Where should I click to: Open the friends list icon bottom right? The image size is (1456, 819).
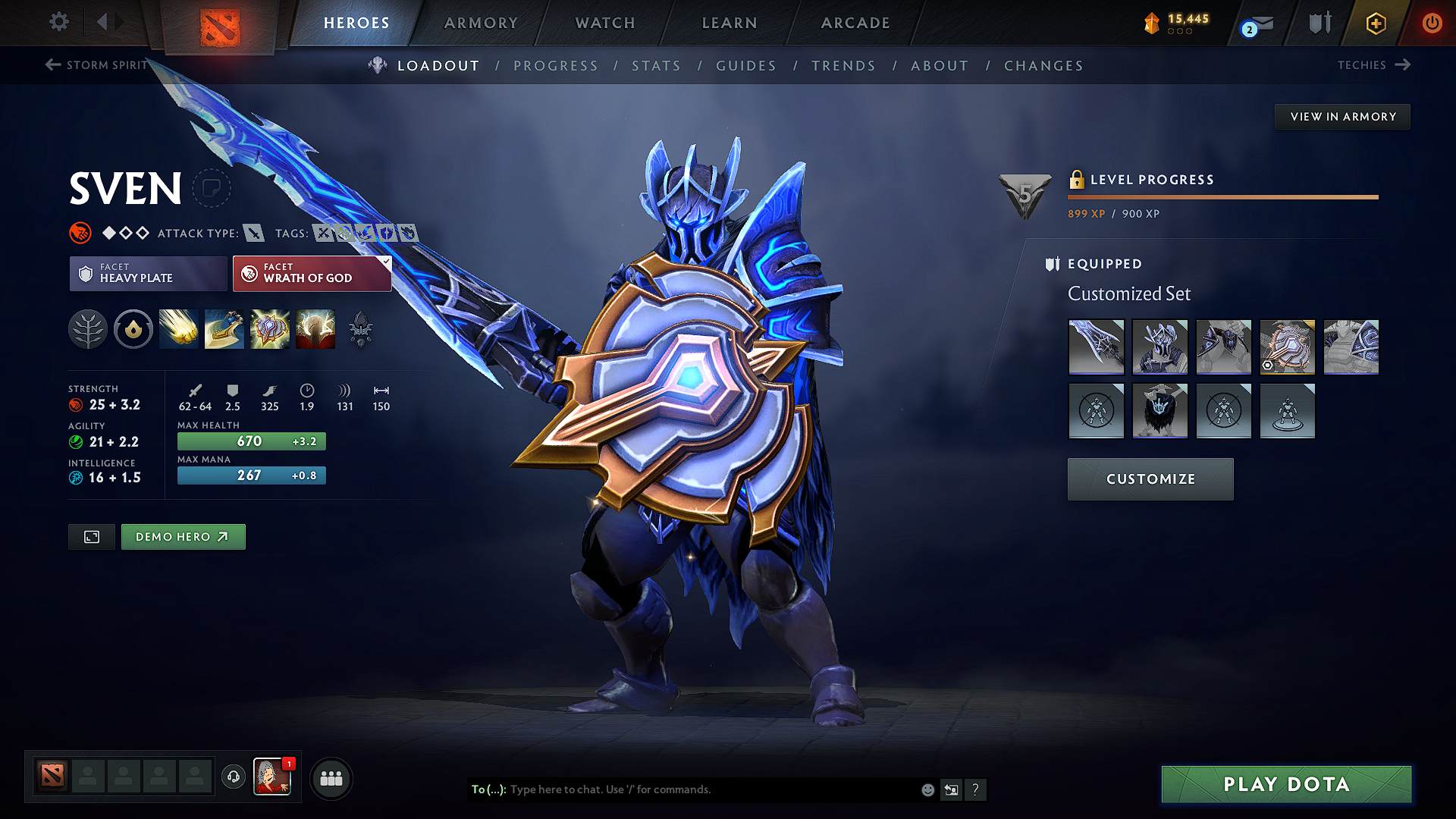tap(330, 777)
